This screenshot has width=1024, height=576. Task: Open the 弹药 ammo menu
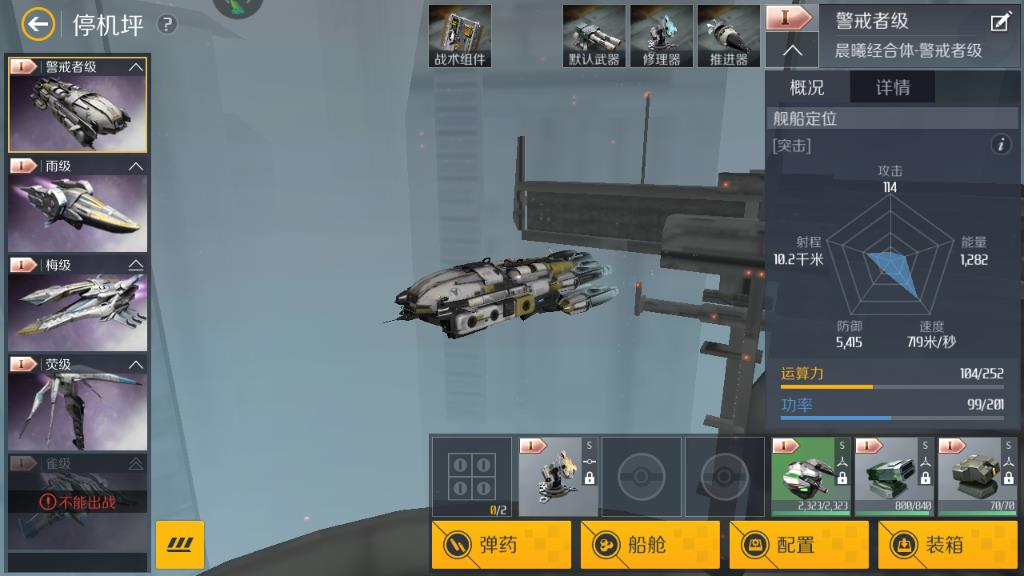pyautogui.click(x=501, y=545)
